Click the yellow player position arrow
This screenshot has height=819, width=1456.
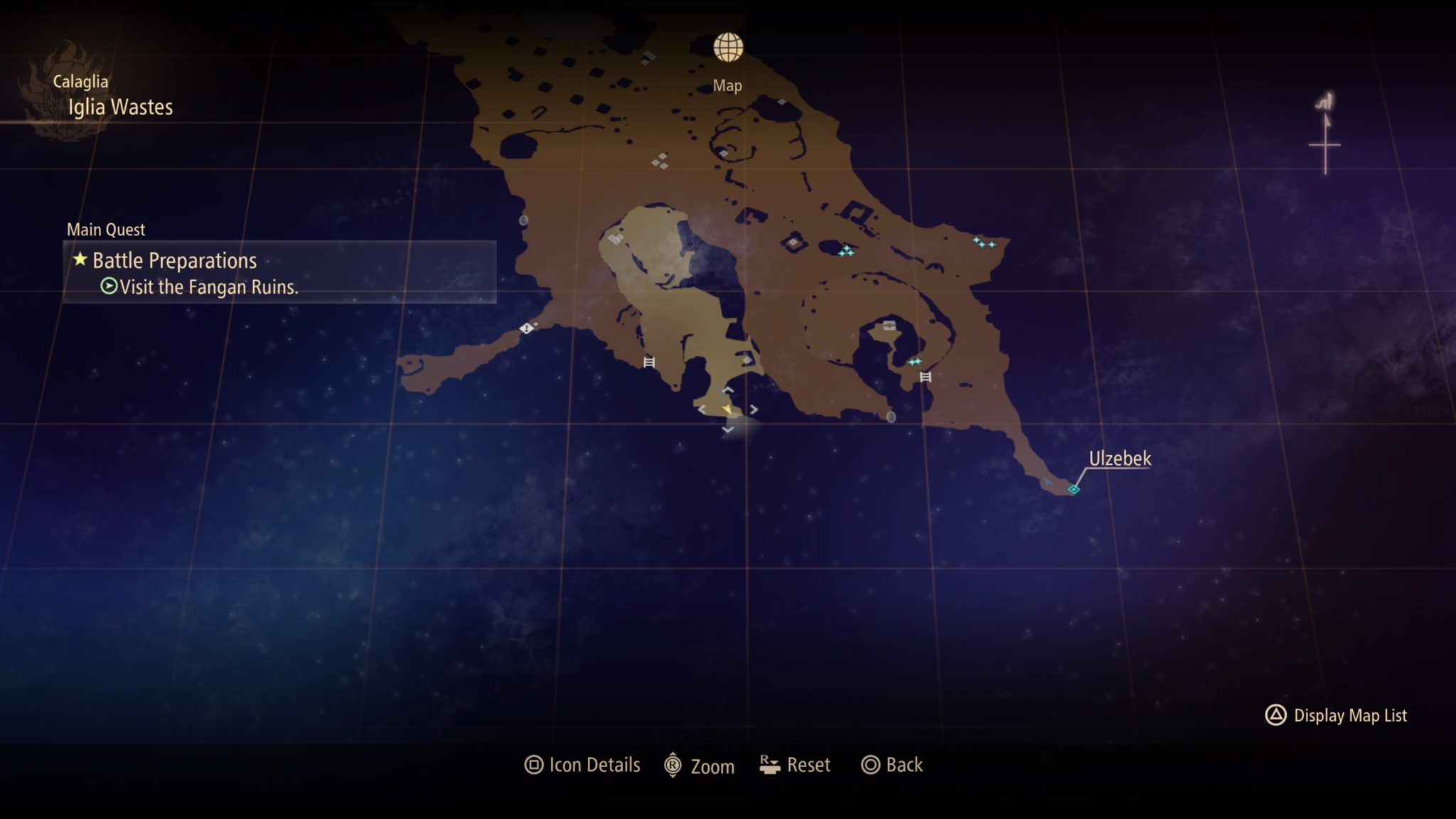point(727,410)
